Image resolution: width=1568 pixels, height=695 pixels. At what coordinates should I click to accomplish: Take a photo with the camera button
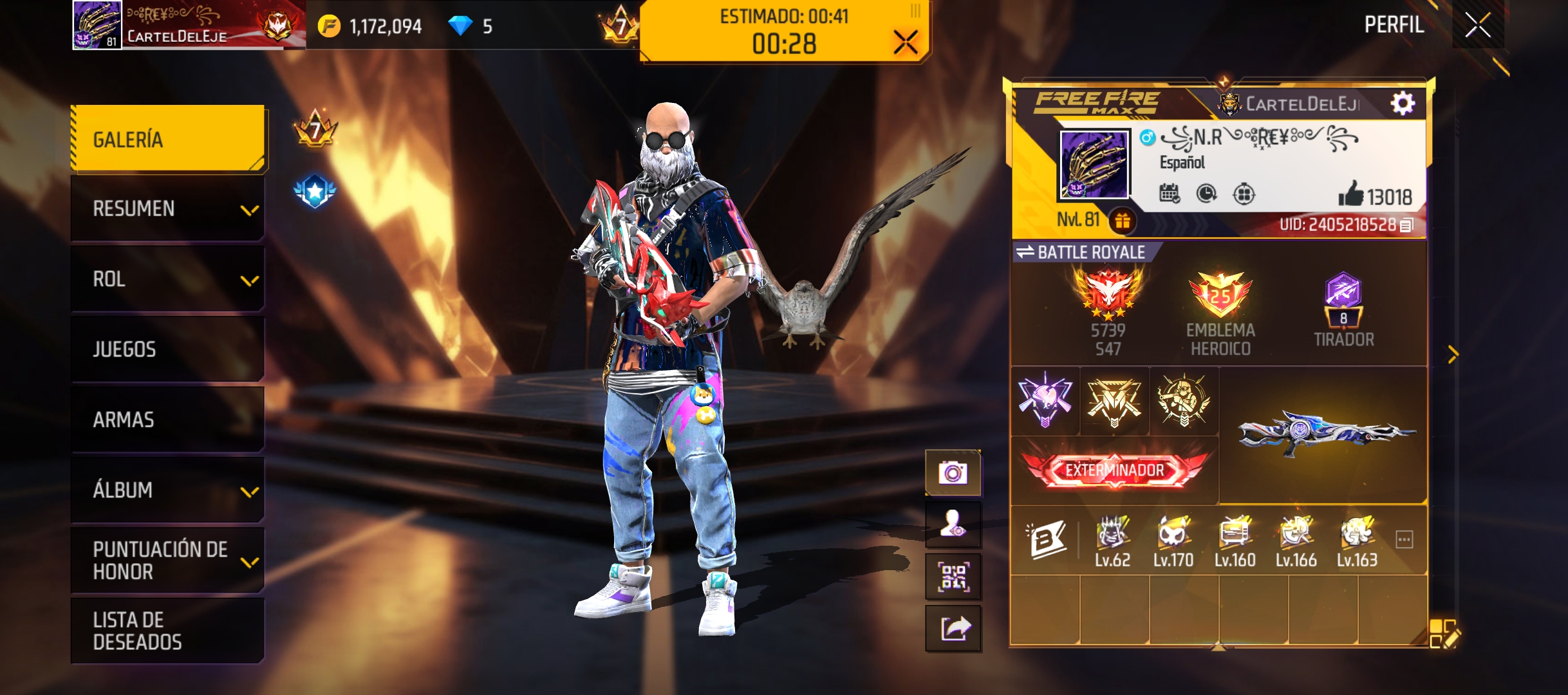click(x=953, y=473)
